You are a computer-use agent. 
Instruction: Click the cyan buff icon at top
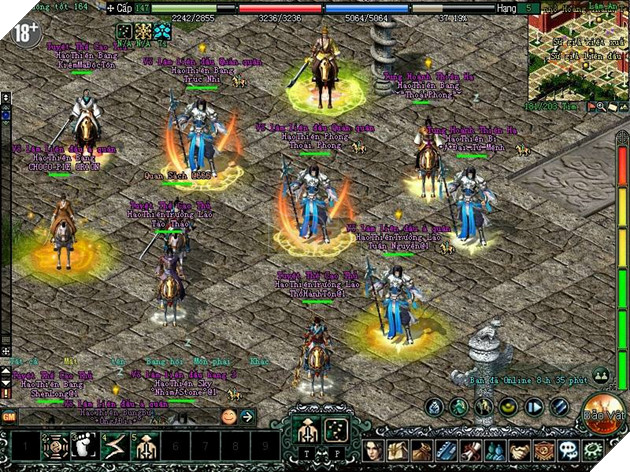coord(163,31)
